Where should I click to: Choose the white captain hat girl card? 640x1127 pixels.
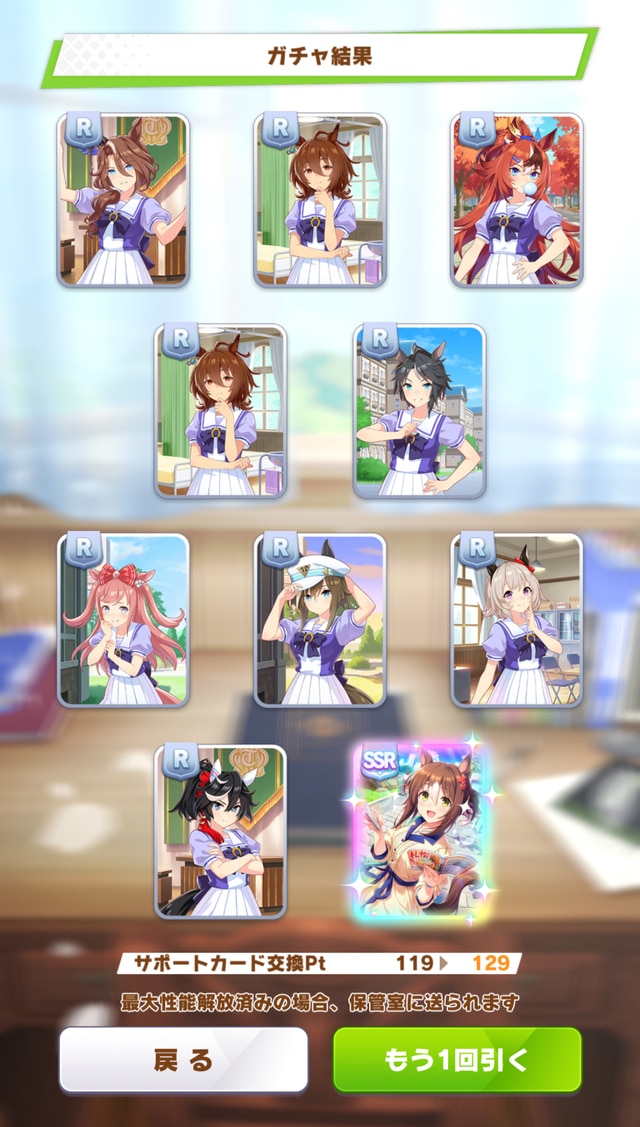[320, 620]
